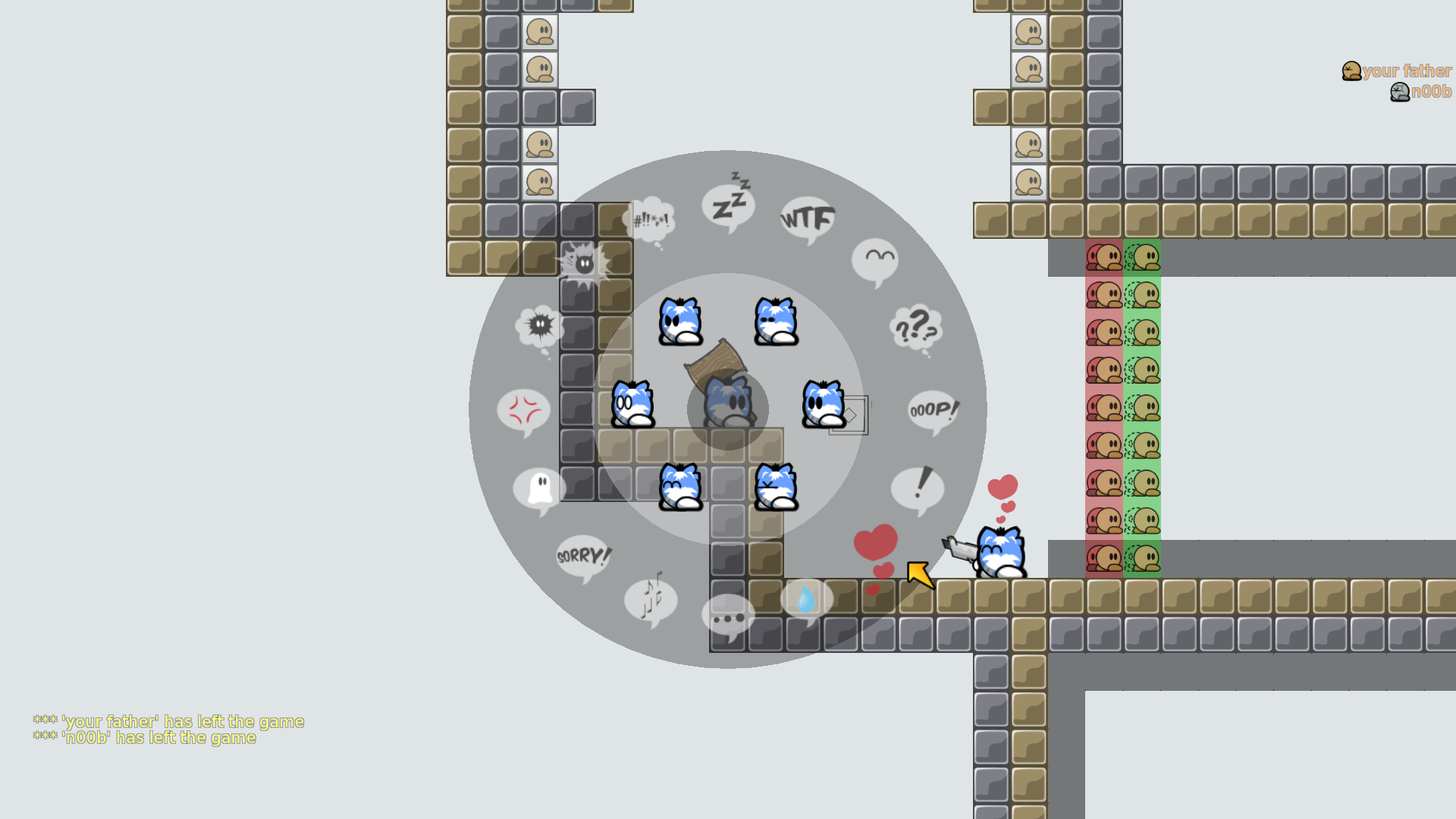The width and height of the screenshot is (1456, 819).
Task: Choose the WTF emote bubble
Action: (808, 219)
